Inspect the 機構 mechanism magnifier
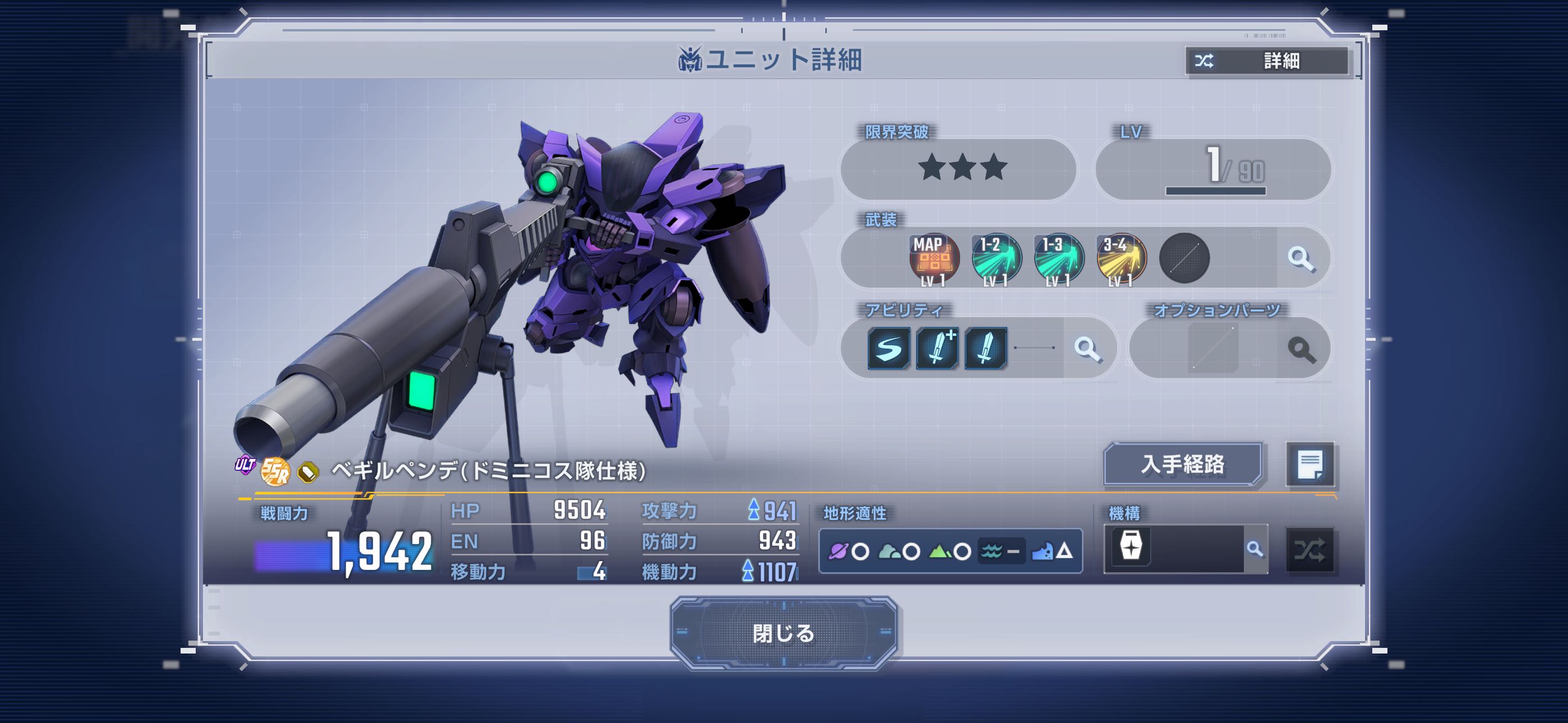This screenshot has height=723, width=1568. [x=1255, y=550]
